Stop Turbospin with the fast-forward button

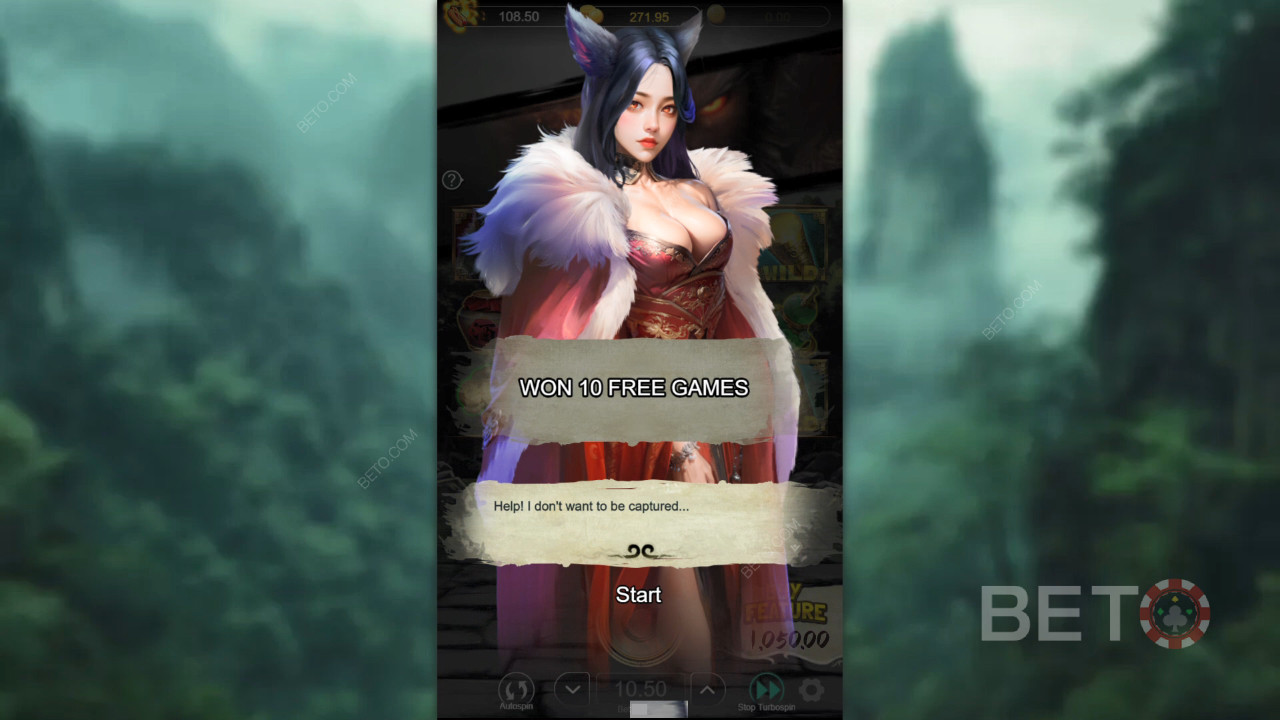click(x=767, y=689)
